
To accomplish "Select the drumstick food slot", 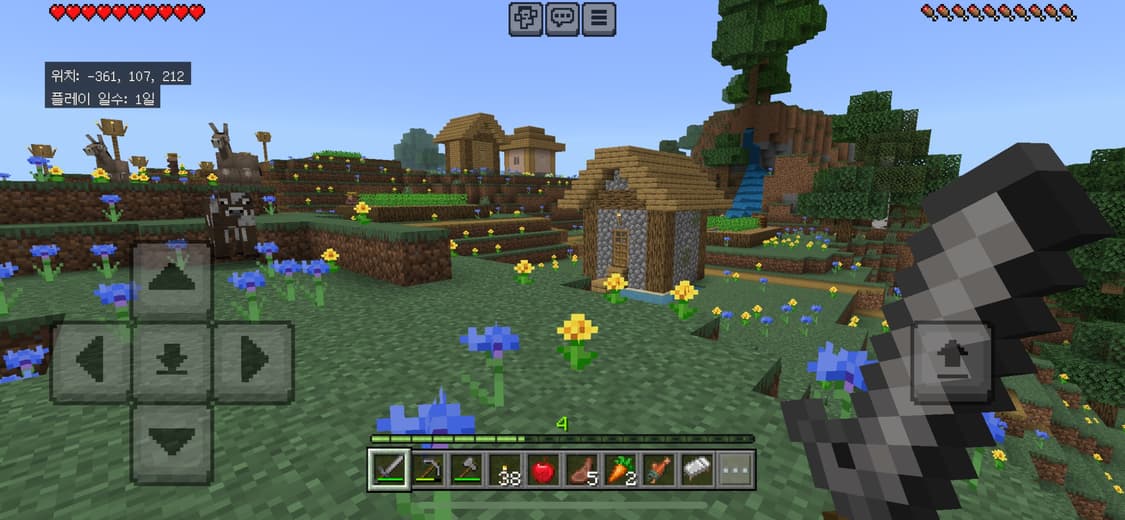I will coord(658,469).
